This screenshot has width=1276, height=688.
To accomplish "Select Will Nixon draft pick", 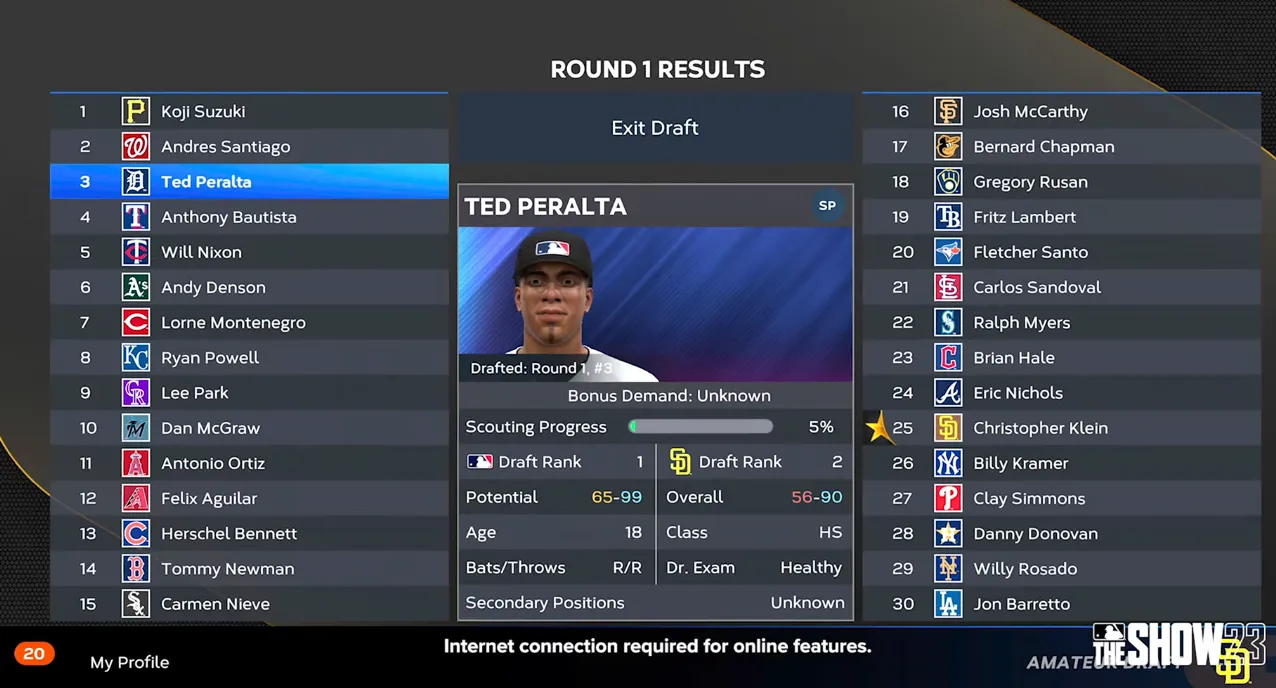I will tap(249, 252).
